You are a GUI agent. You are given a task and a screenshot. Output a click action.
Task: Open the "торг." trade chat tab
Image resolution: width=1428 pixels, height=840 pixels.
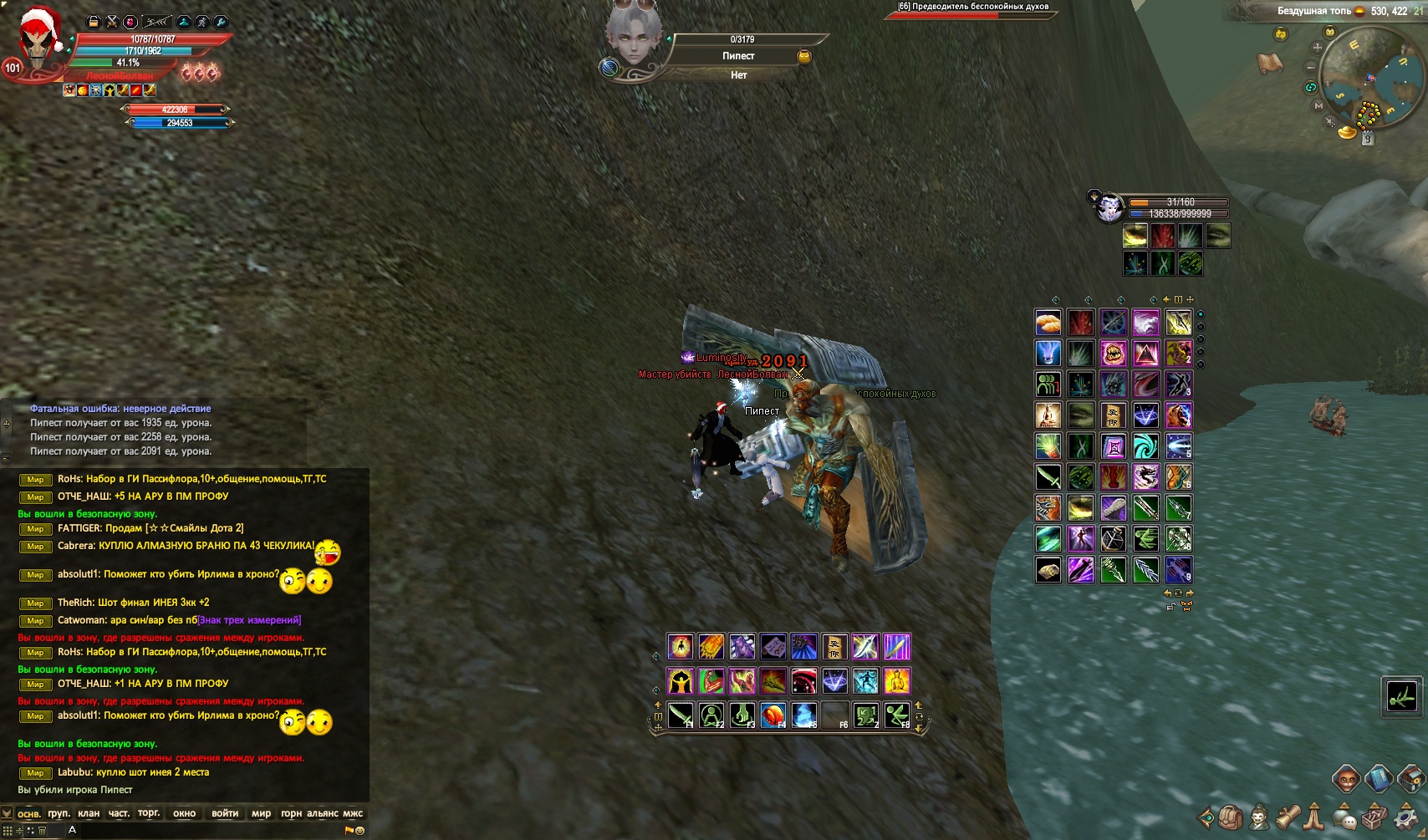click(x=149, y=813)
